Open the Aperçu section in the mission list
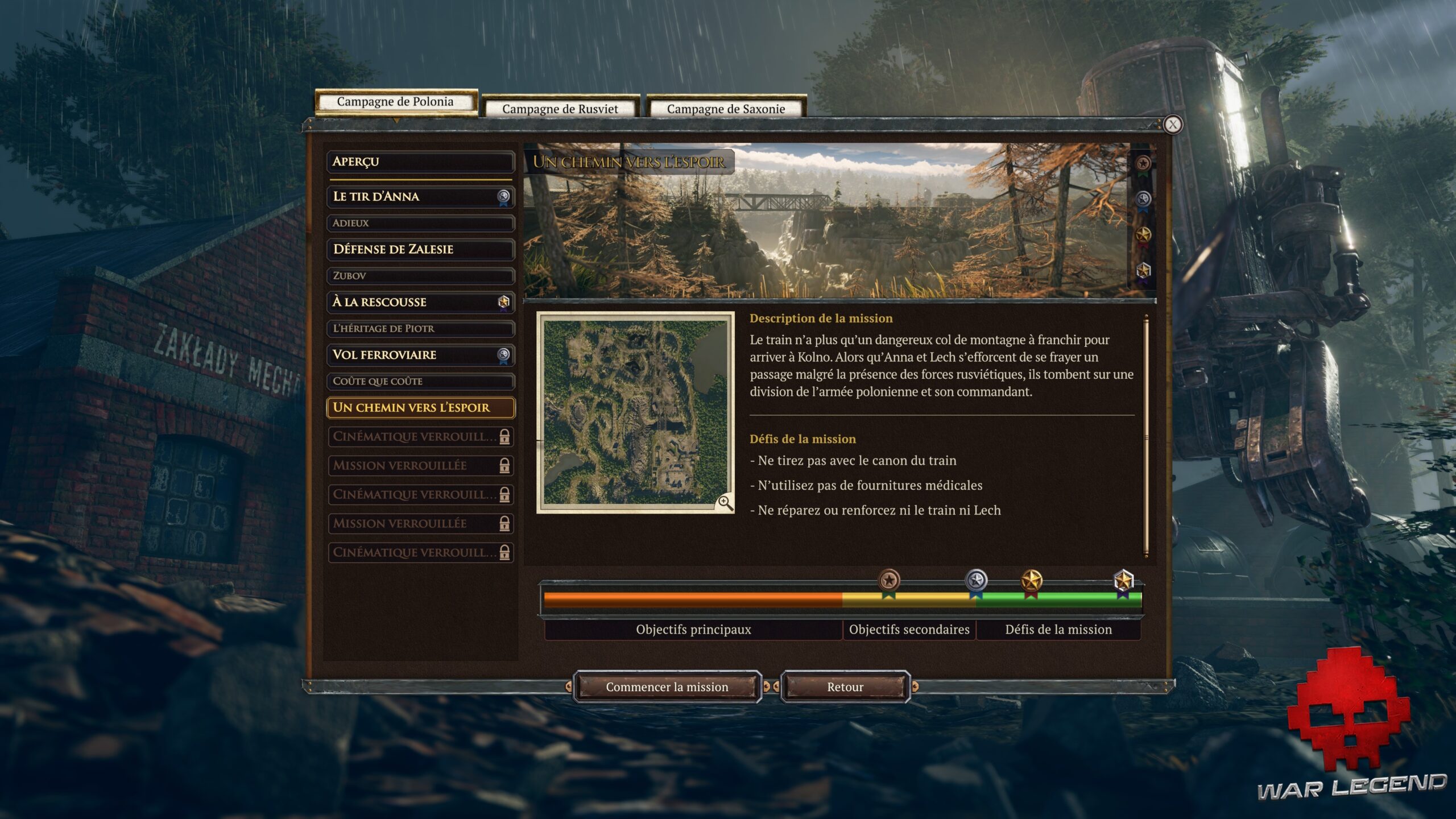This screenshot has width=1456, height=819. [x=420, y=162]
